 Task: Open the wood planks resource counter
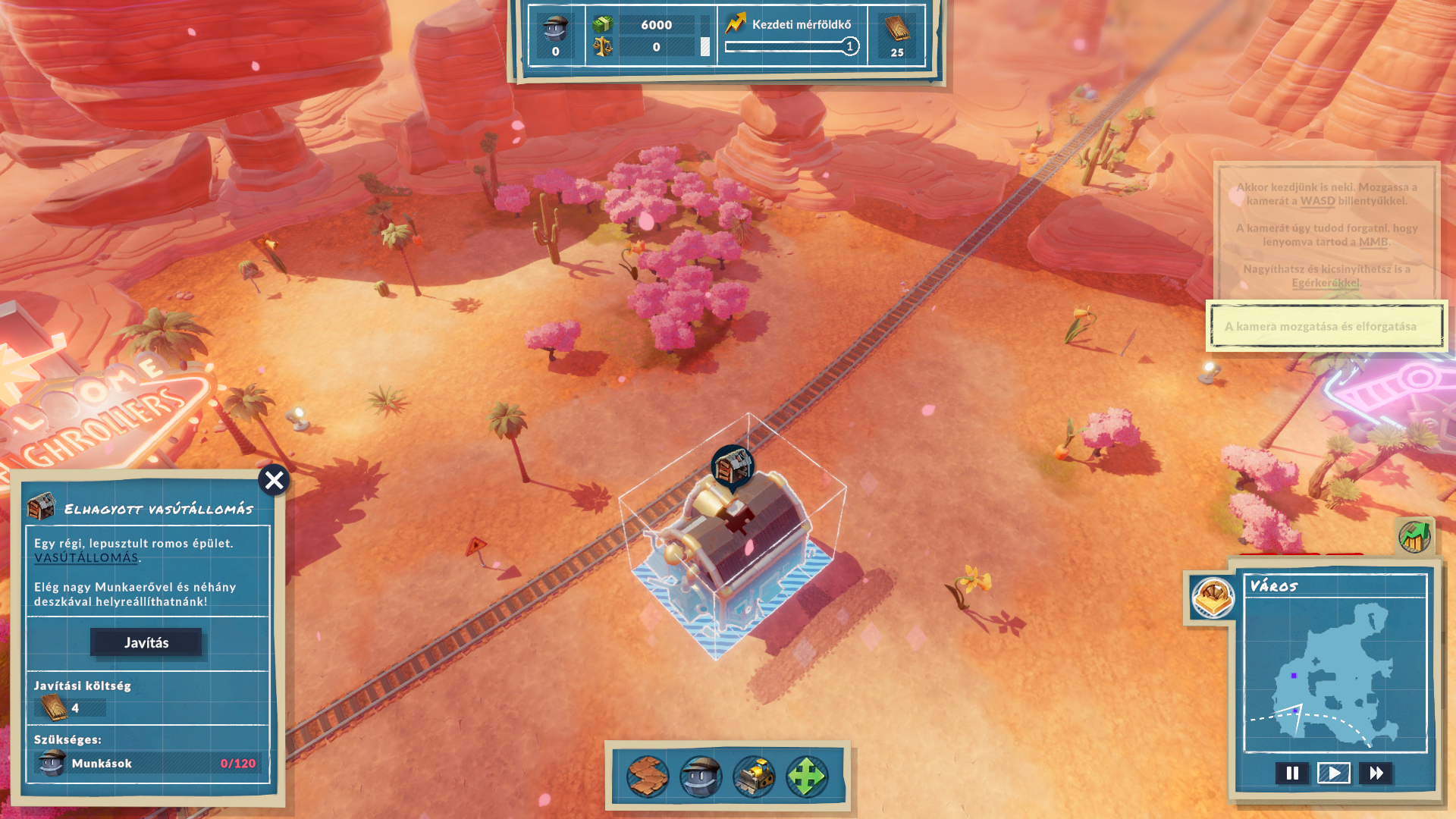pyautogui.click(x=897, y=36)
